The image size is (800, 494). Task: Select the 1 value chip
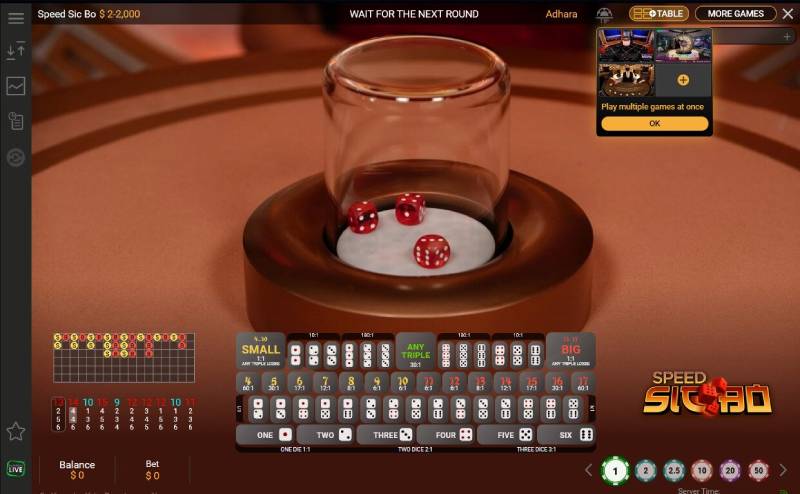616,470
